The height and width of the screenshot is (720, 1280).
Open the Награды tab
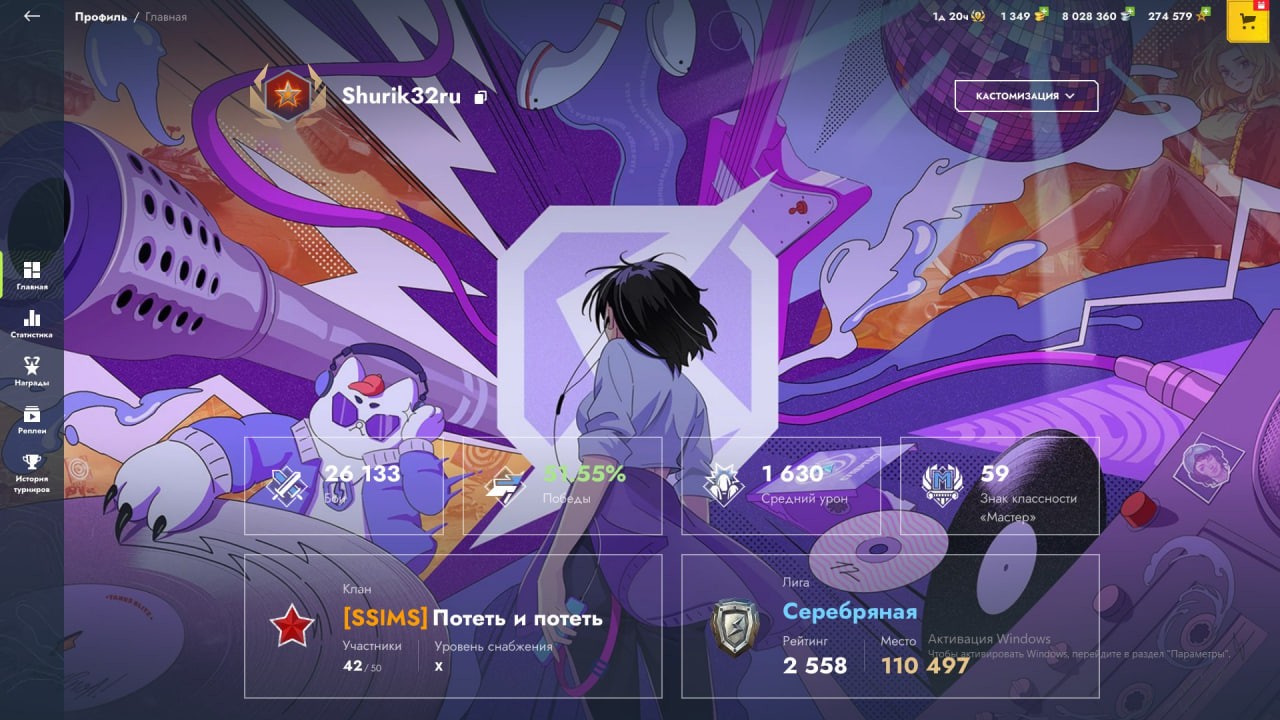tap(32, 371)
